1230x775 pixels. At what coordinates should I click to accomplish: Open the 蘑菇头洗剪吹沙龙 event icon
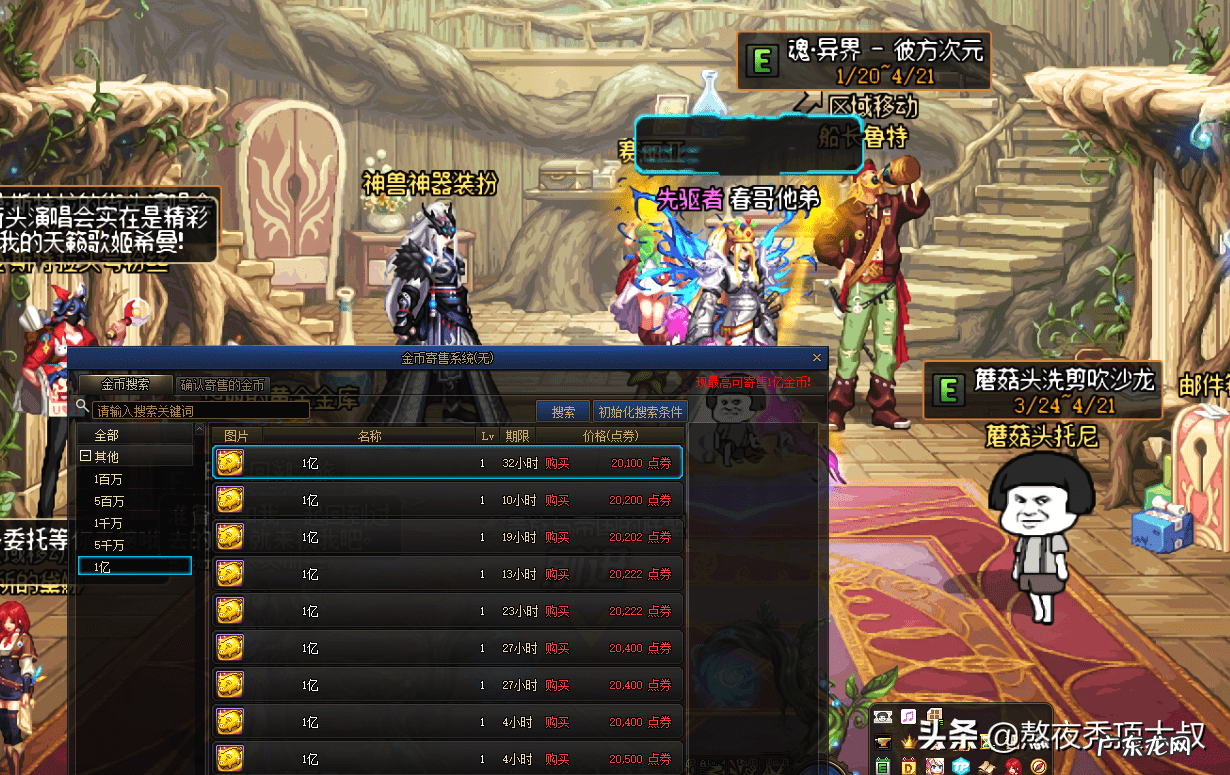946,389
